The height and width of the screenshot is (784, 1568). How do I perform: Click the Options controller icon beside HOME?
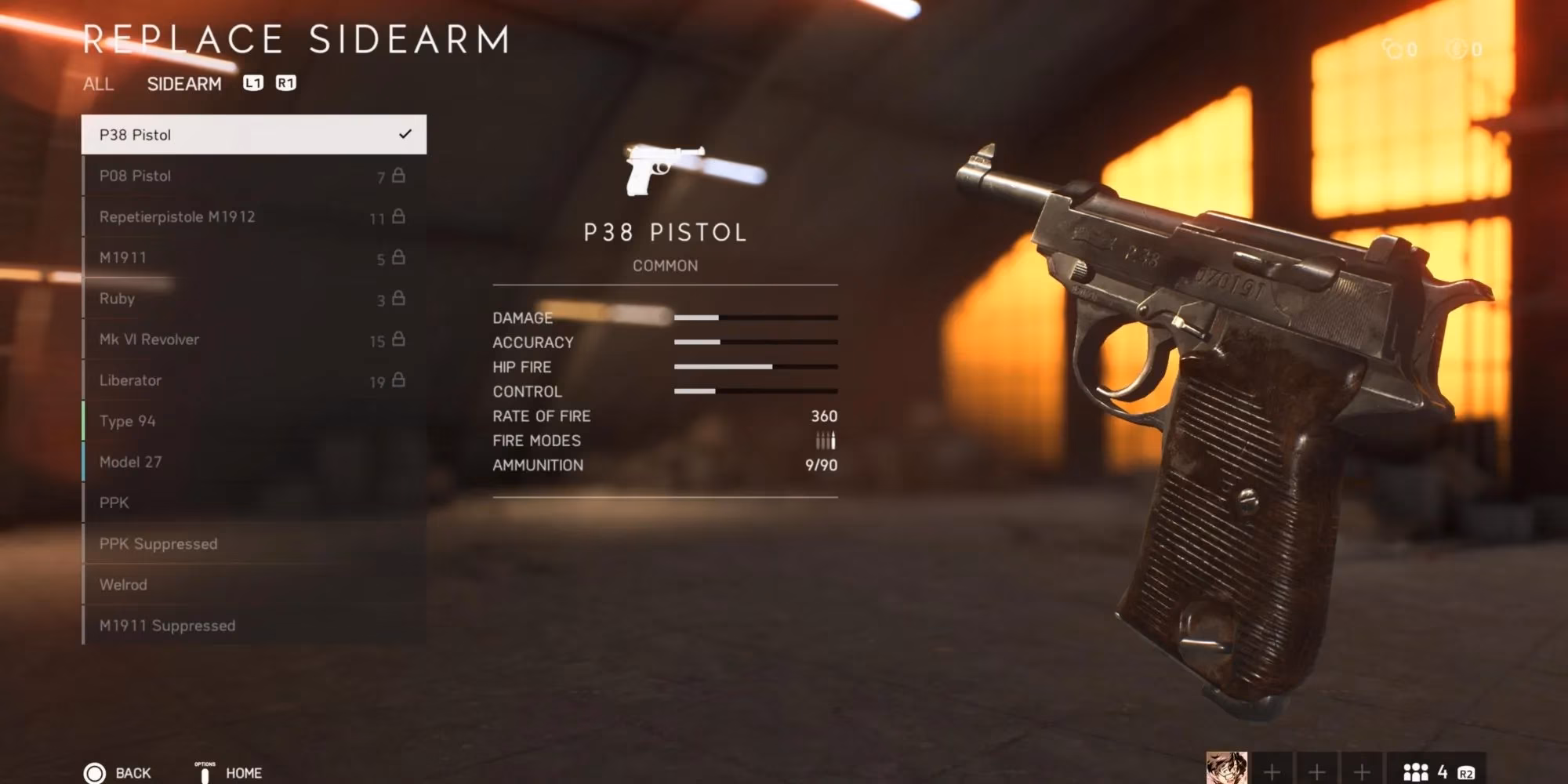tap(205, 771)
